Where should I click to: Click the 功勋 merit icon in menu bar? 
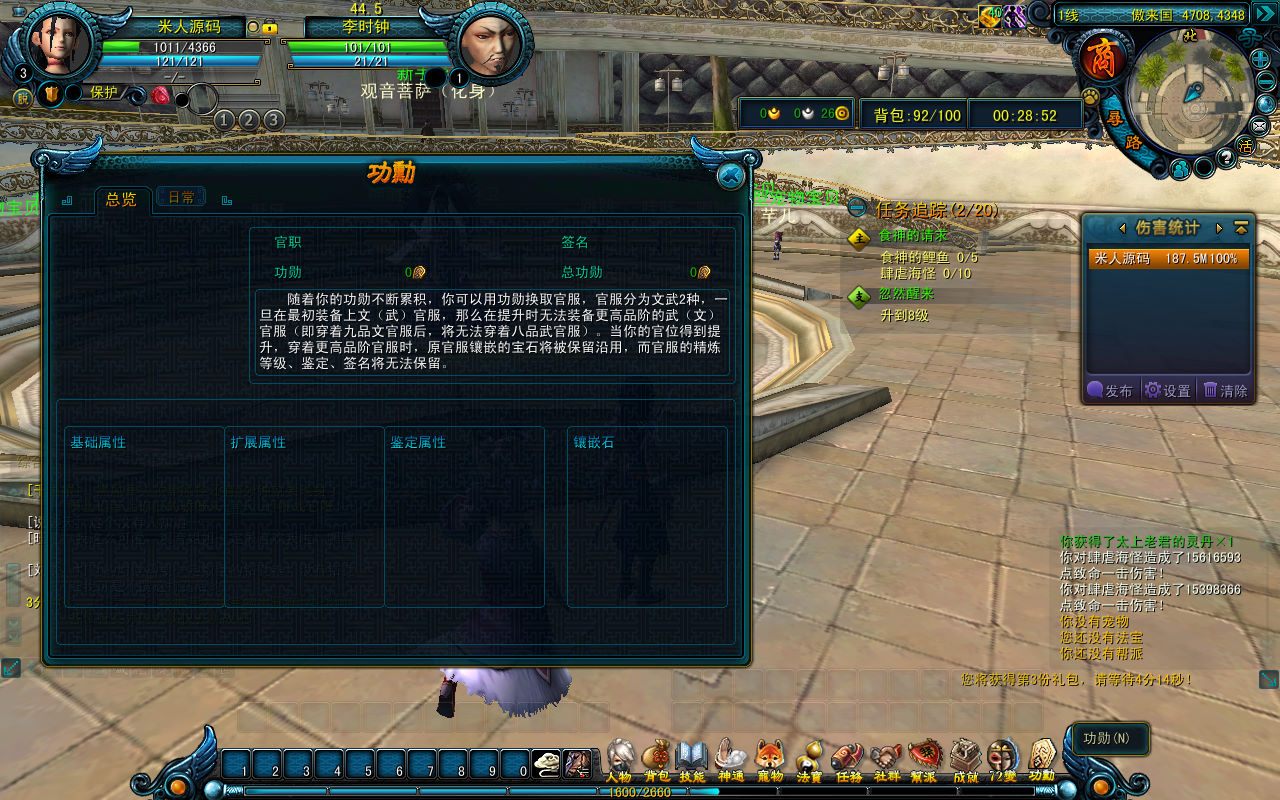tap(1042, 760)
